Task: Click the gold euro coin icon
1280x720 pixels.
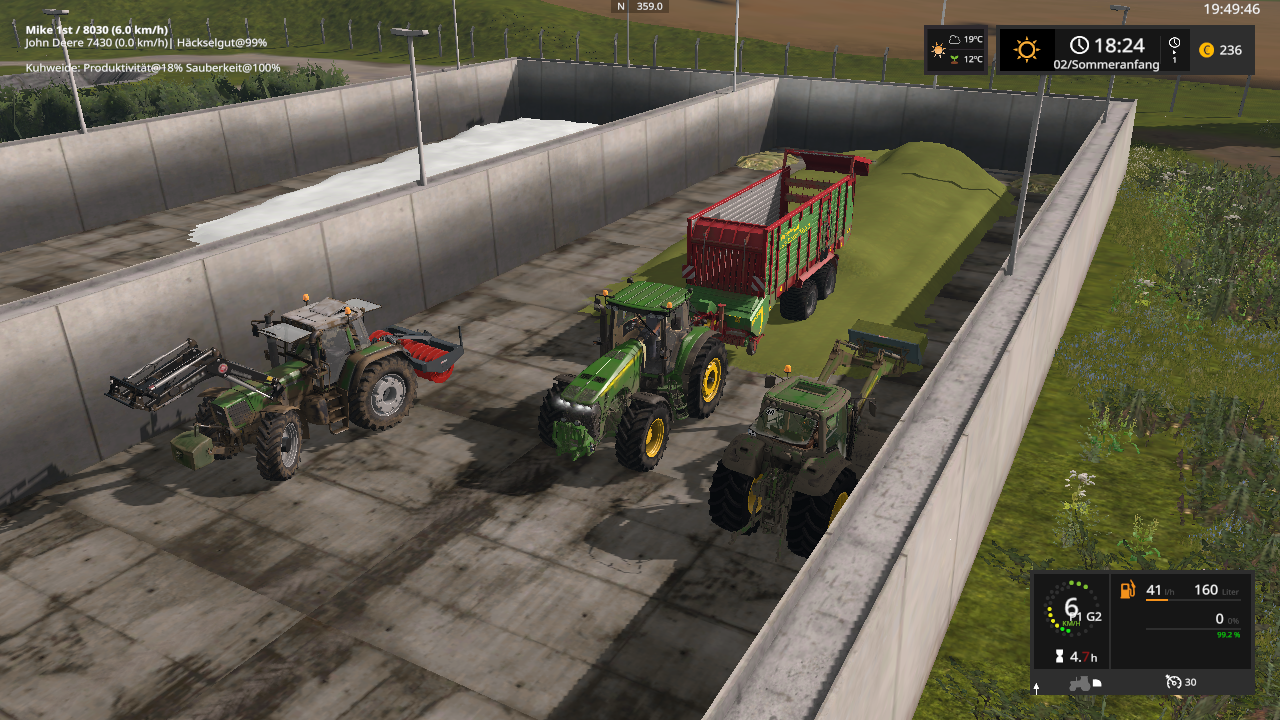Action: pos(1206,50)
